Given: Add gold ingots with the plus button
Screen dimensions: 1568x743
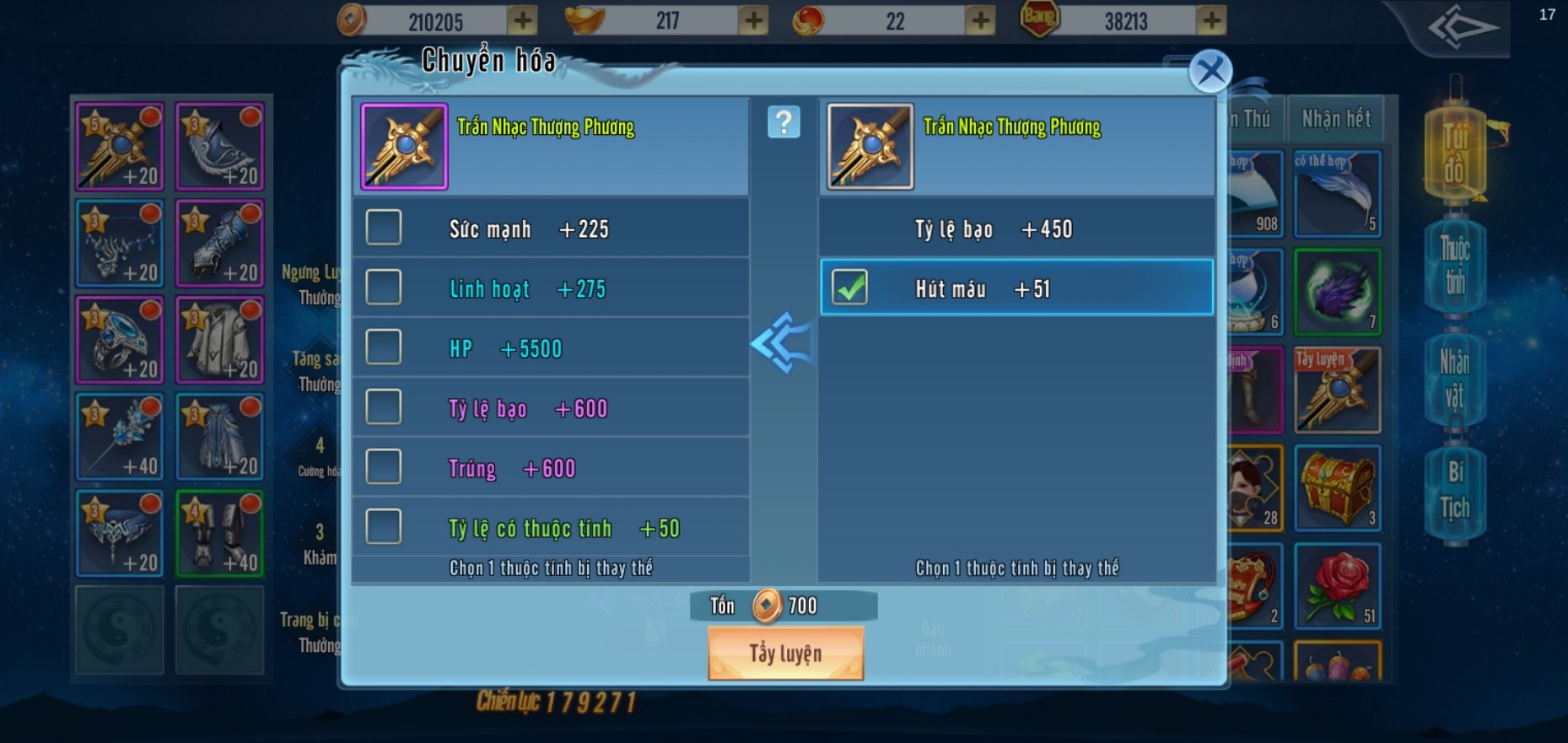Looking at the screenshot, I should pos(753,20).
